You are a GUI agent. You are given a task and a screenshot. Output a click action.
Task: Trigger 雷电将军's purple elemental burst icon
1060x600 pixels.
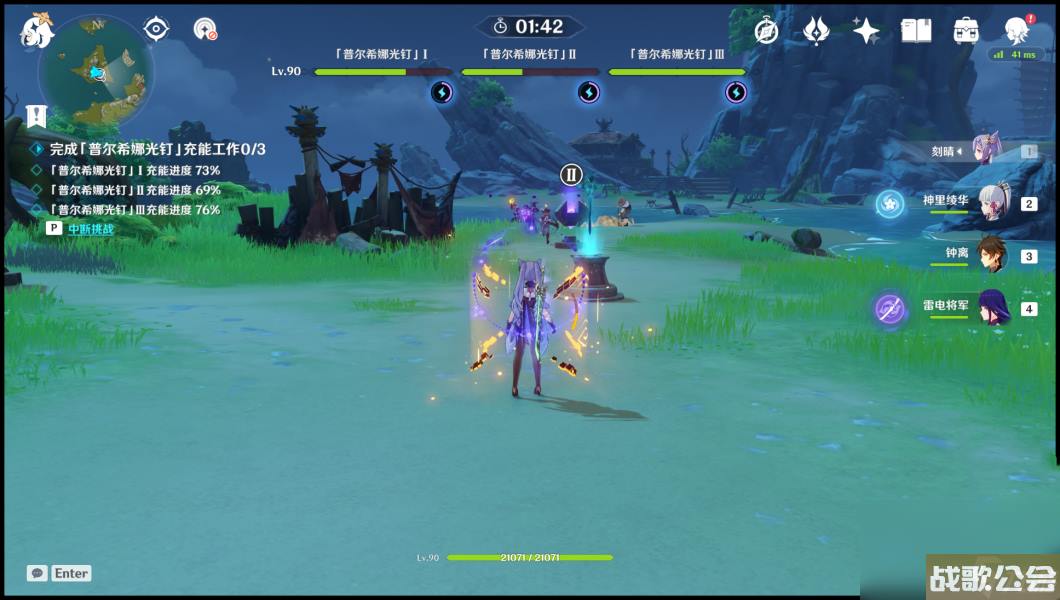[x=889, y=309]
